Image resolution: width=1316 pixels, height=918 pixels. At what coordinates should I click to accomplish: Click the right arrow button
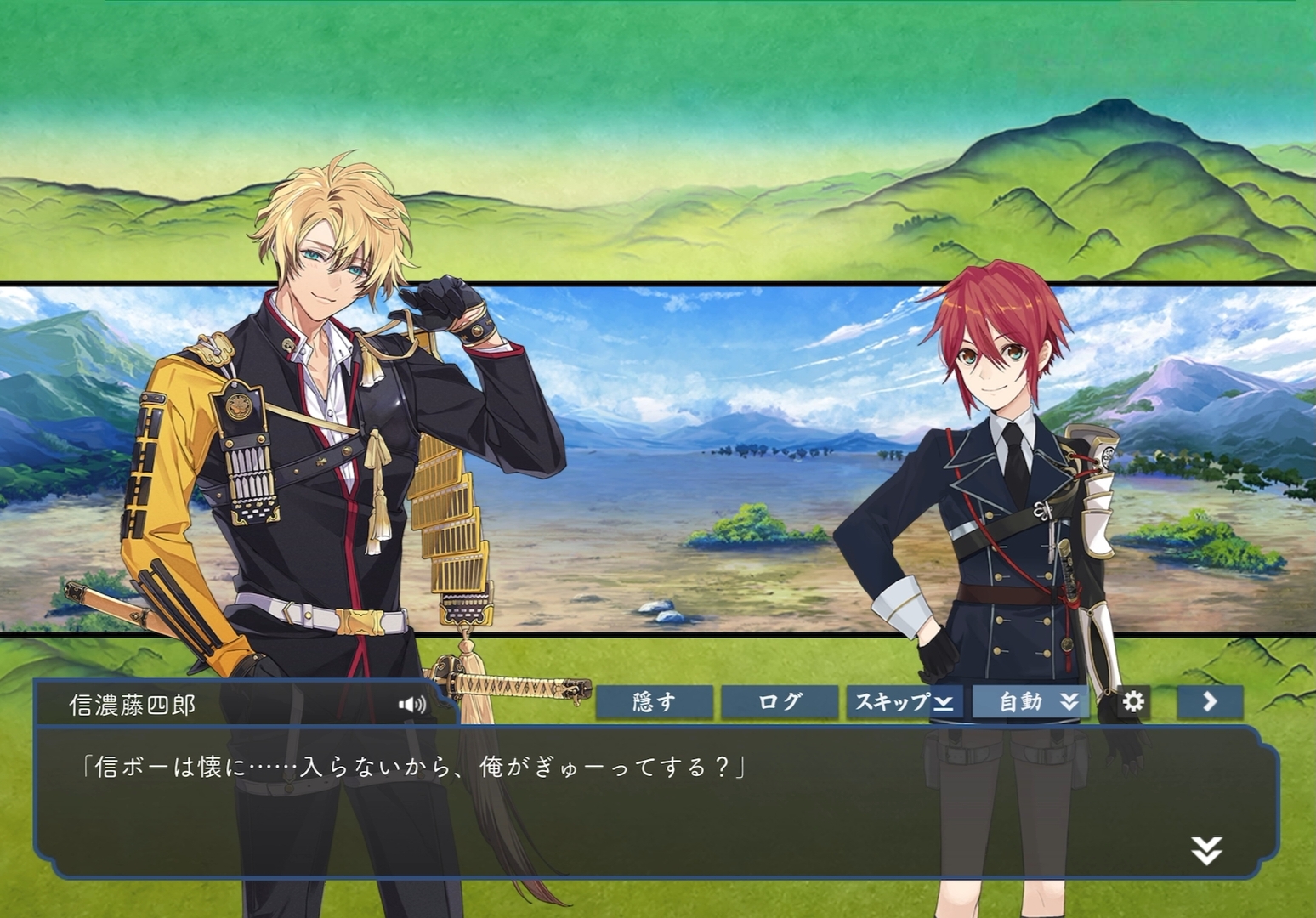(x=1210, y=702)
